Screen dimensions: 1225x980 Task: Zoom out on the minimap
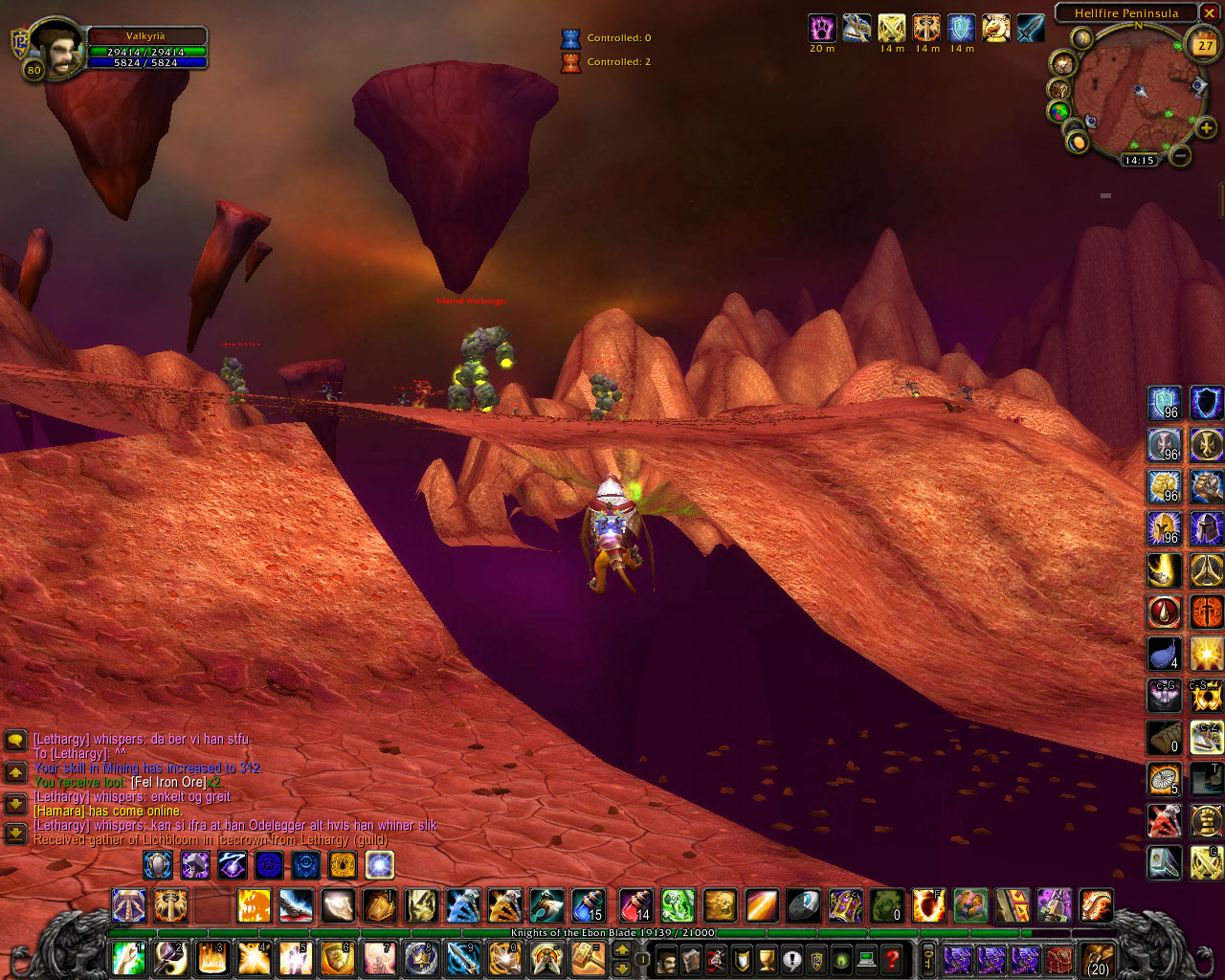click(x=1181, y=154)
